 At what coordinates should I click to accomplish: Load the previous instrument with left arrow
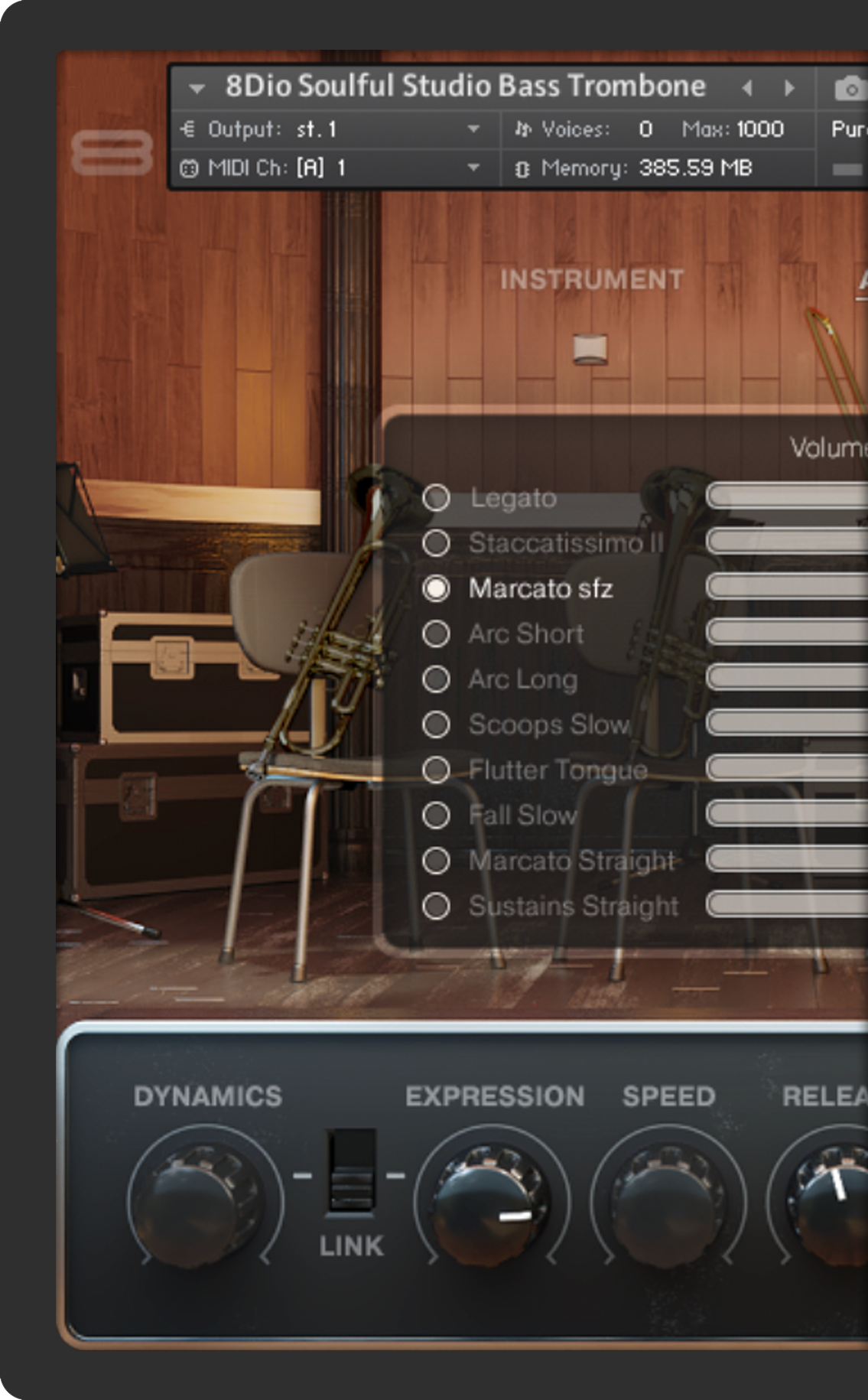pyautogui.click(x=747, y=88)
